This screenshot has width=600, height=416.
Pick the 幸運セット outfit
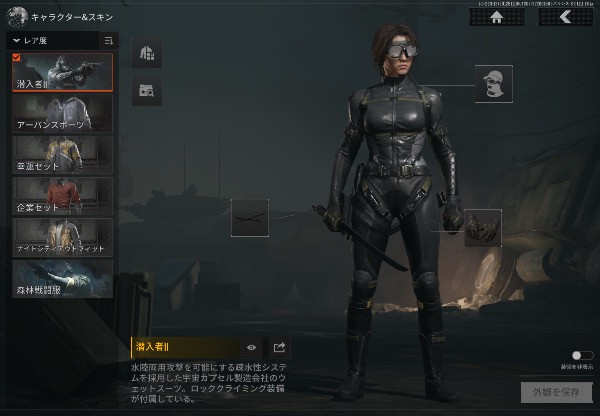(62, 154)
